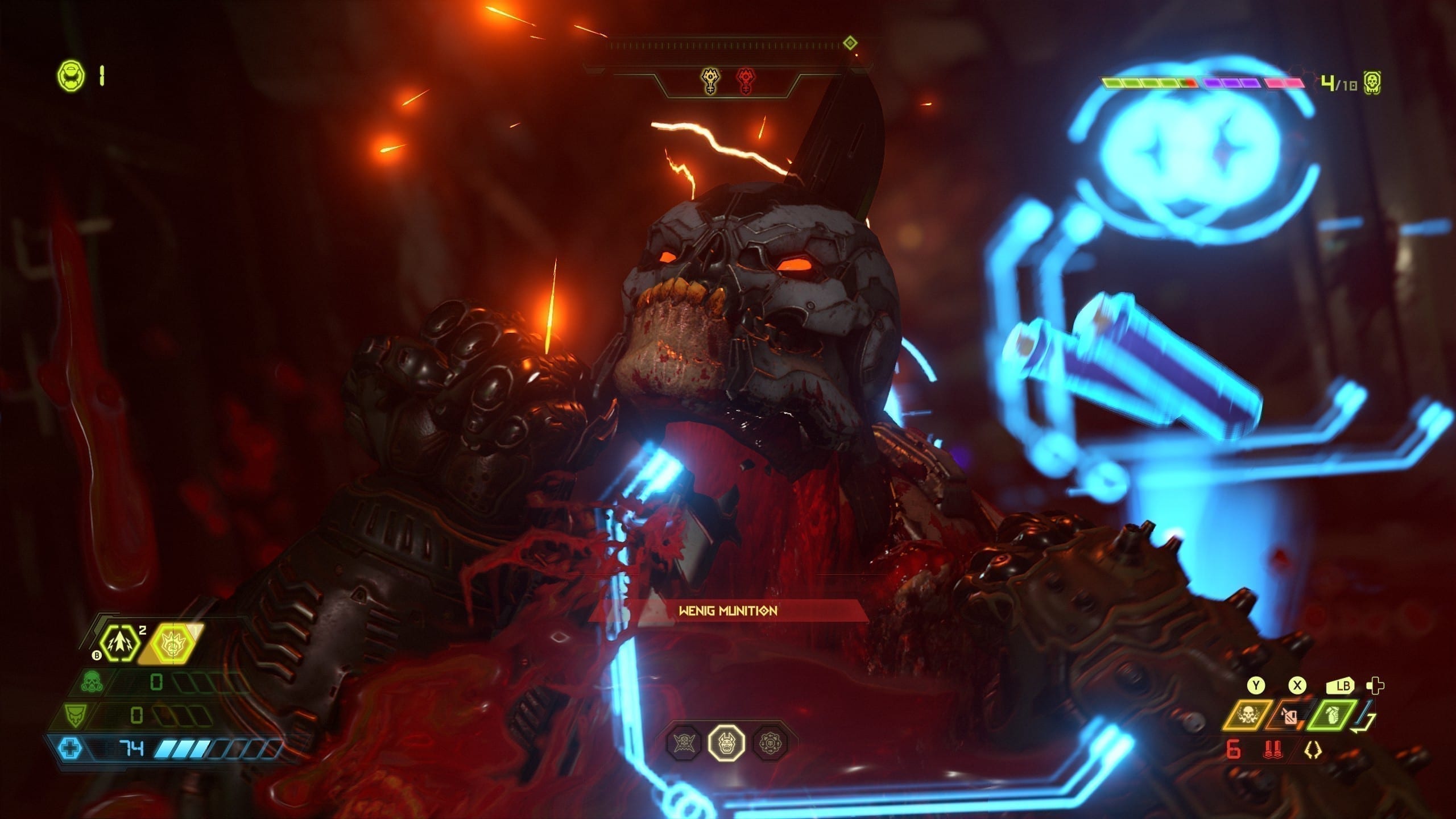Click the yellow claw weapon mod icon
The image size is (1456, 819).
[1313, 751]
